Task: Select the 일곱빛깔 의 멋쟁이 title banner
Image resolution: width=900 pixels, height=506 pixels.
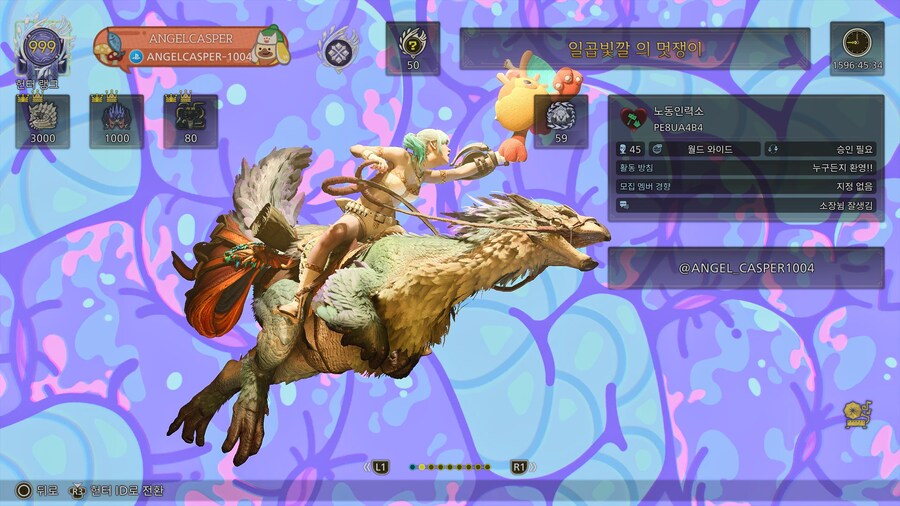Action: pyautogui.click(x=634, y=48)
